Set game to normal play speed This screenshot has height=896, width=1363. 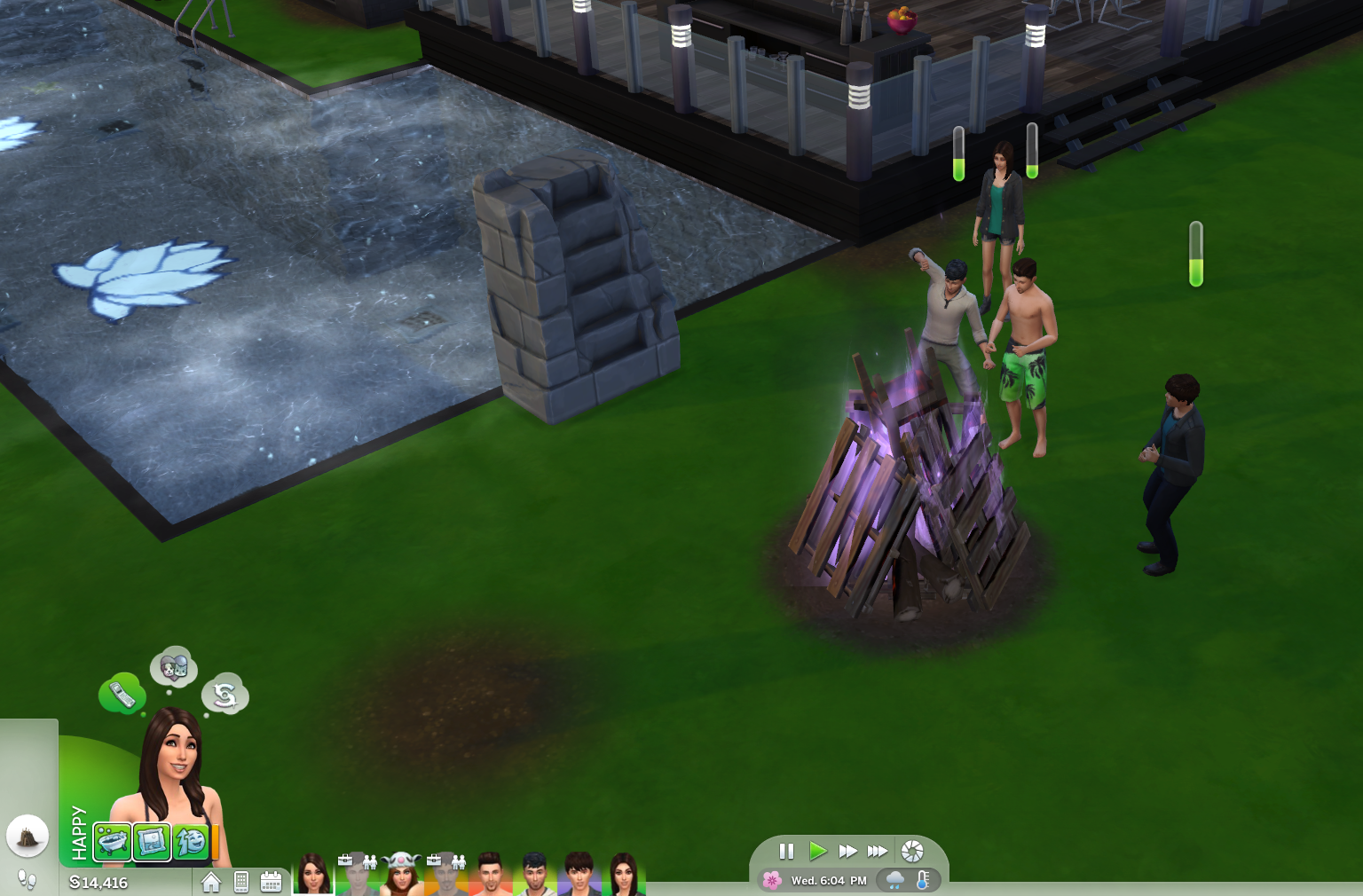[817, 852]
